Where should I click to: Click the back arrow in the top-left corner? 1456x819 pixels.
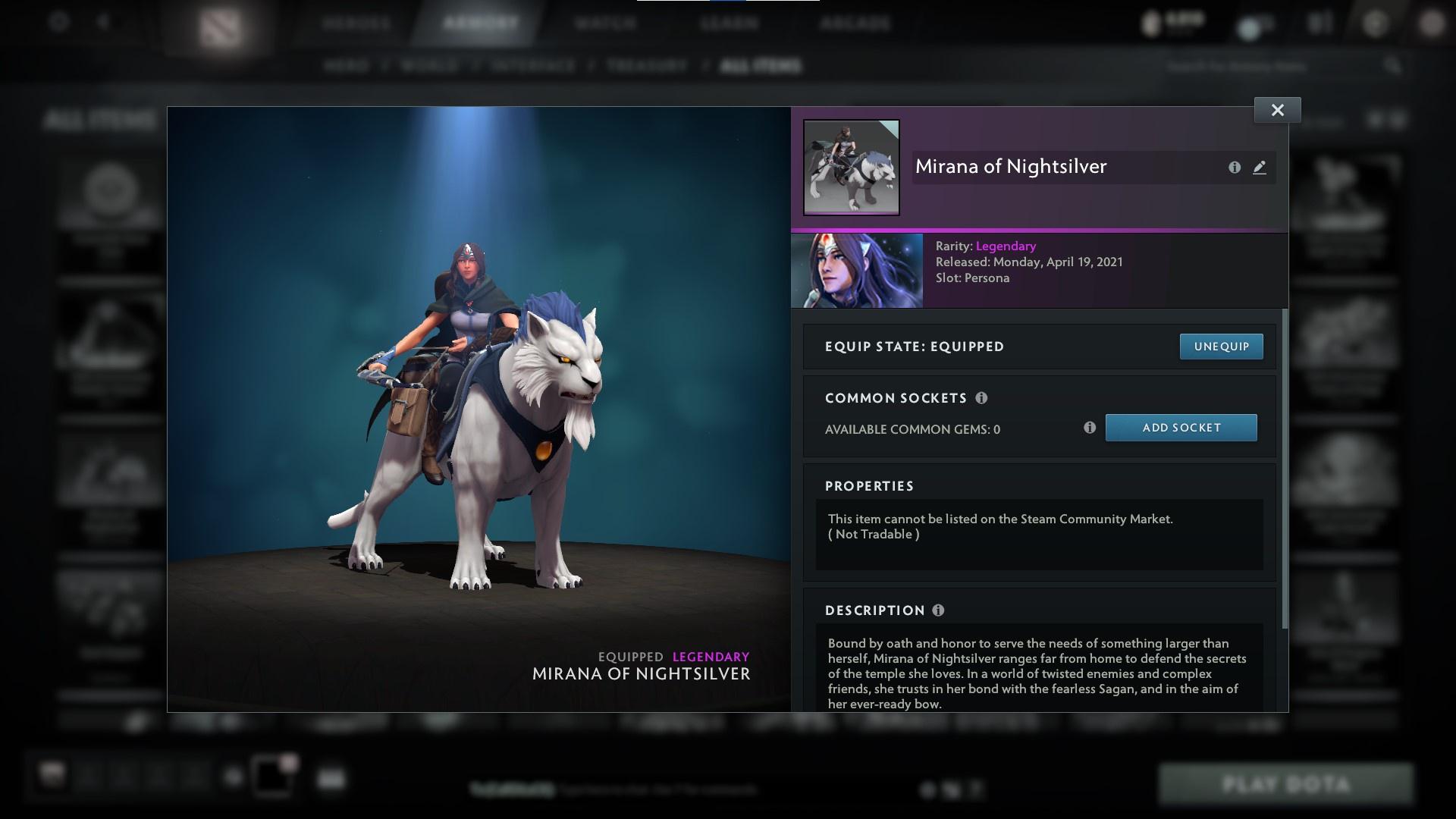[102, 21]
